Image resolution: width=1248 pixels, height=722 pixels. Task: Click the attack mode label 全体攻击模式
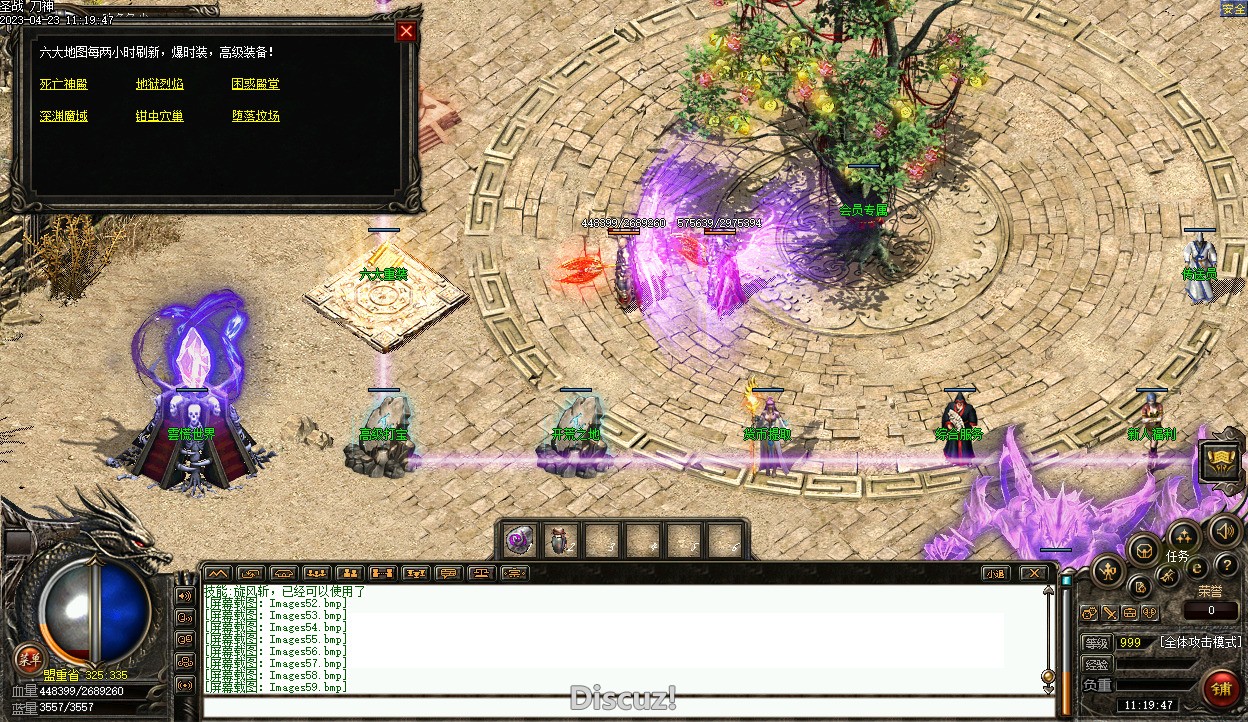1200,642
